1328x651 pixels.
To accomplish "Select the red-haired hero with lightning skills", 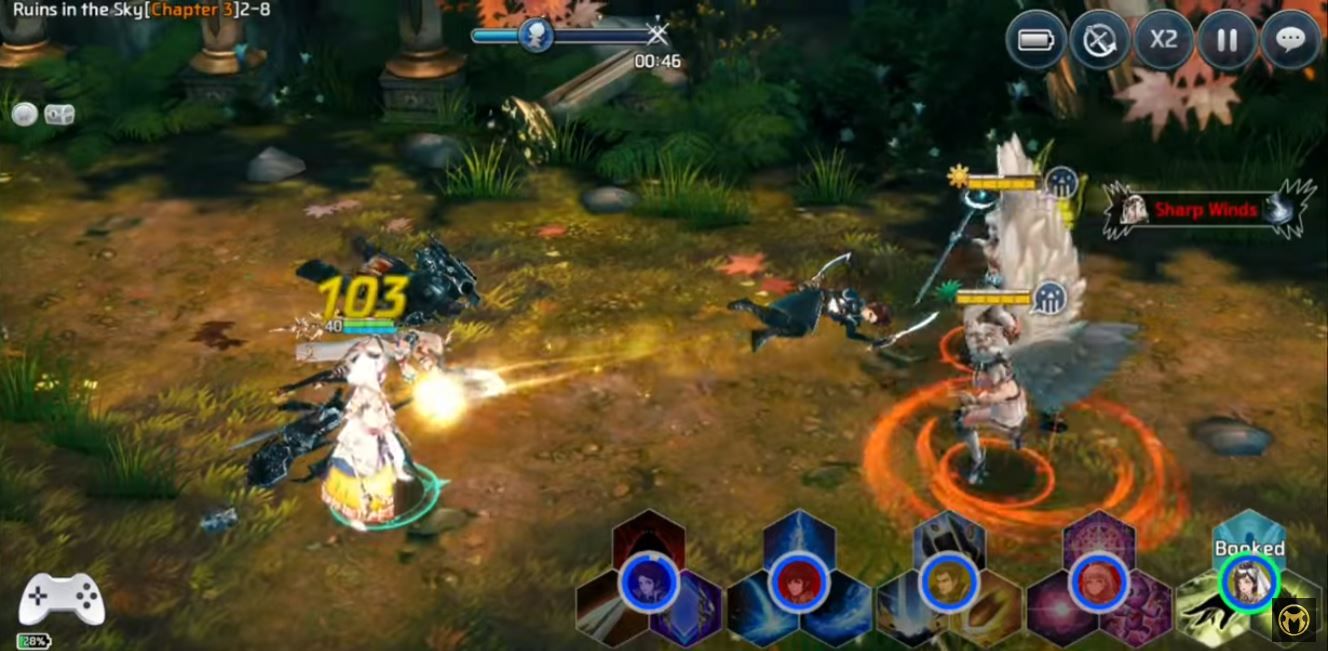I will click(x=797, y=582).
